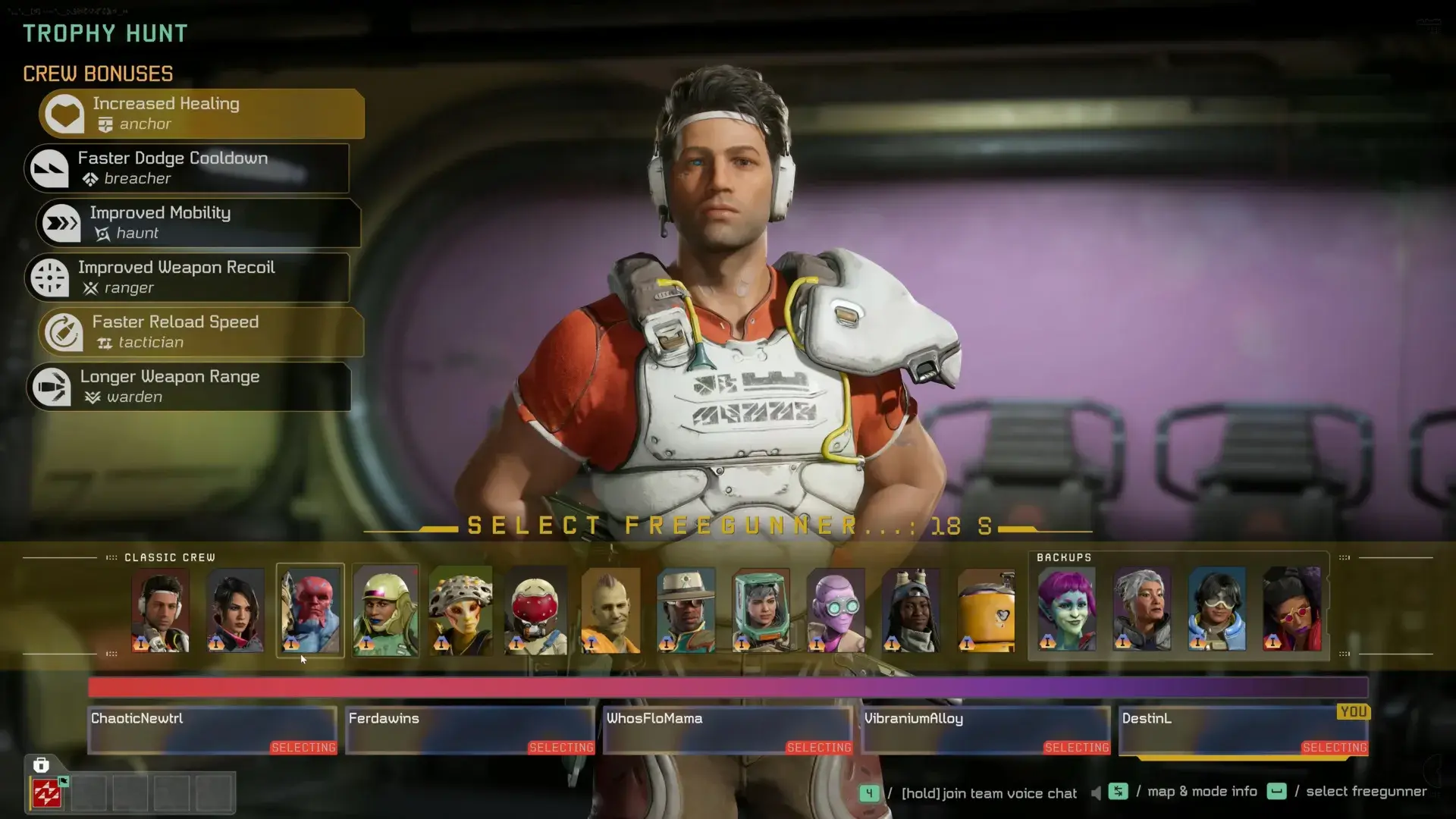1456x819 pixels.
Task: Select the CLASSIC CREW section header
Action: [170, 557]
